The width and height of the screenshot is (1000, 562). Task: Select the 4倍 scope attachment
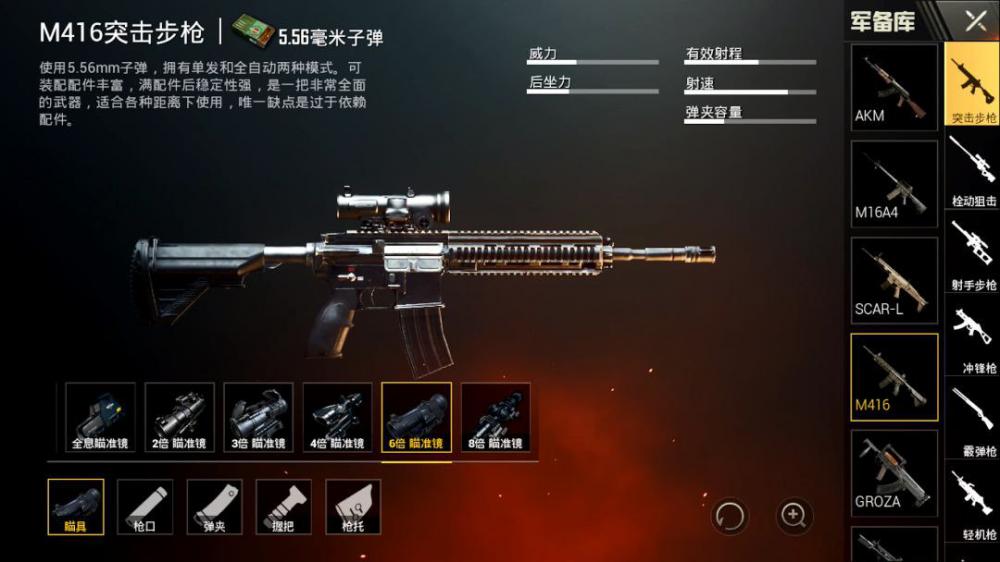point(337,416)
